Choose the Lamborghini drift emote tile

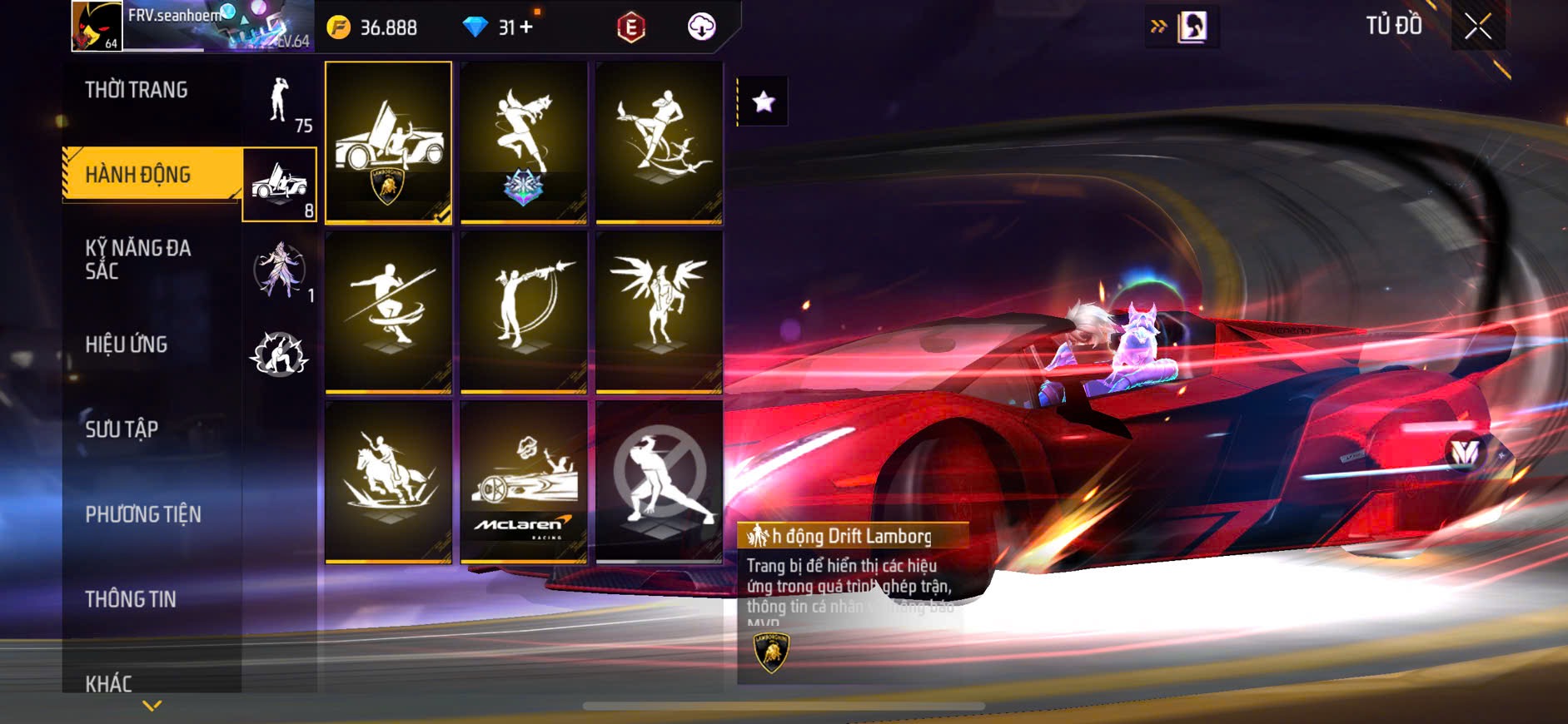click(388, 142)
